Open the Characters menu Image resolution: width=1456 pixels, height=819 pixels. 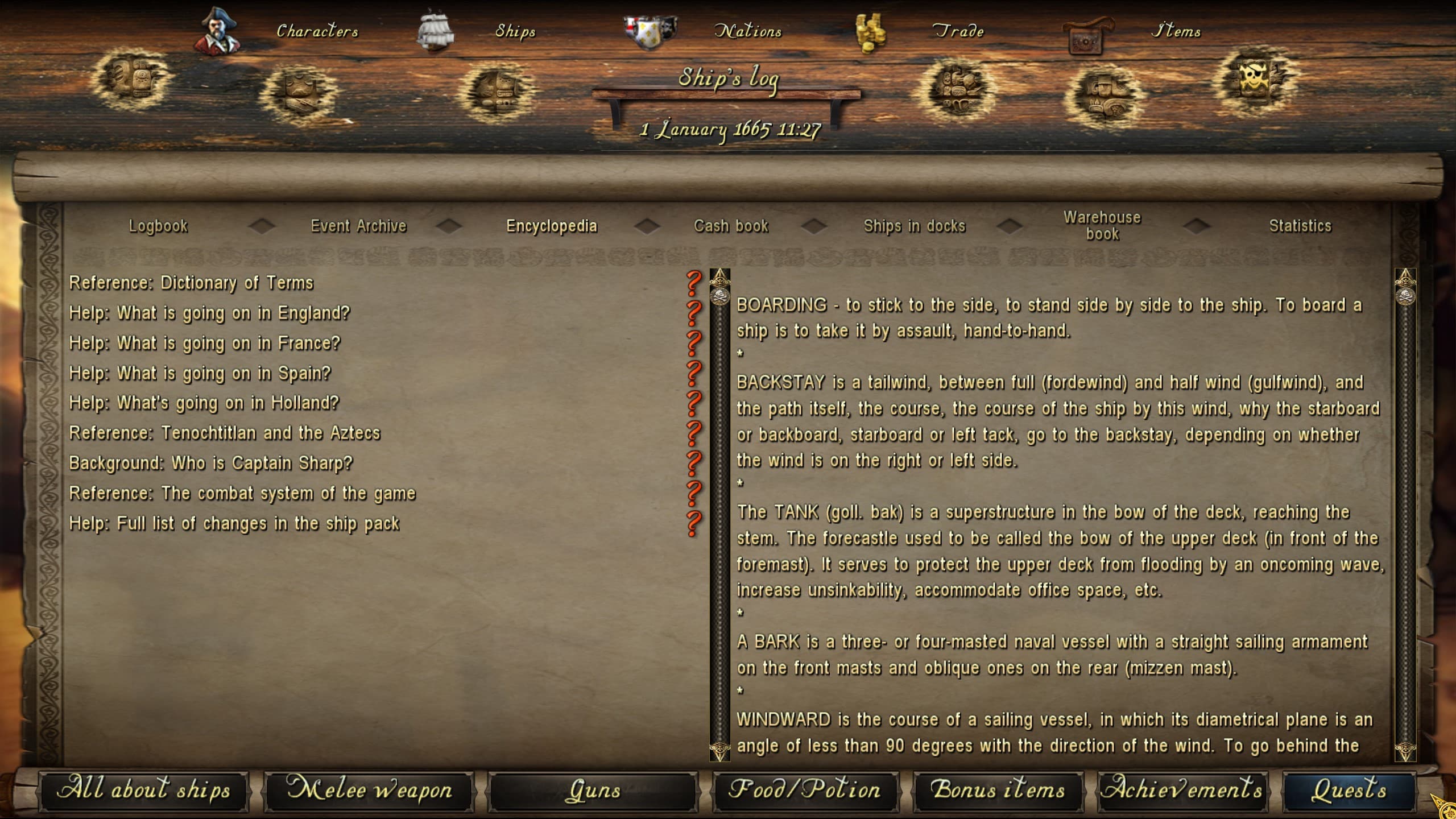point(317,31)
